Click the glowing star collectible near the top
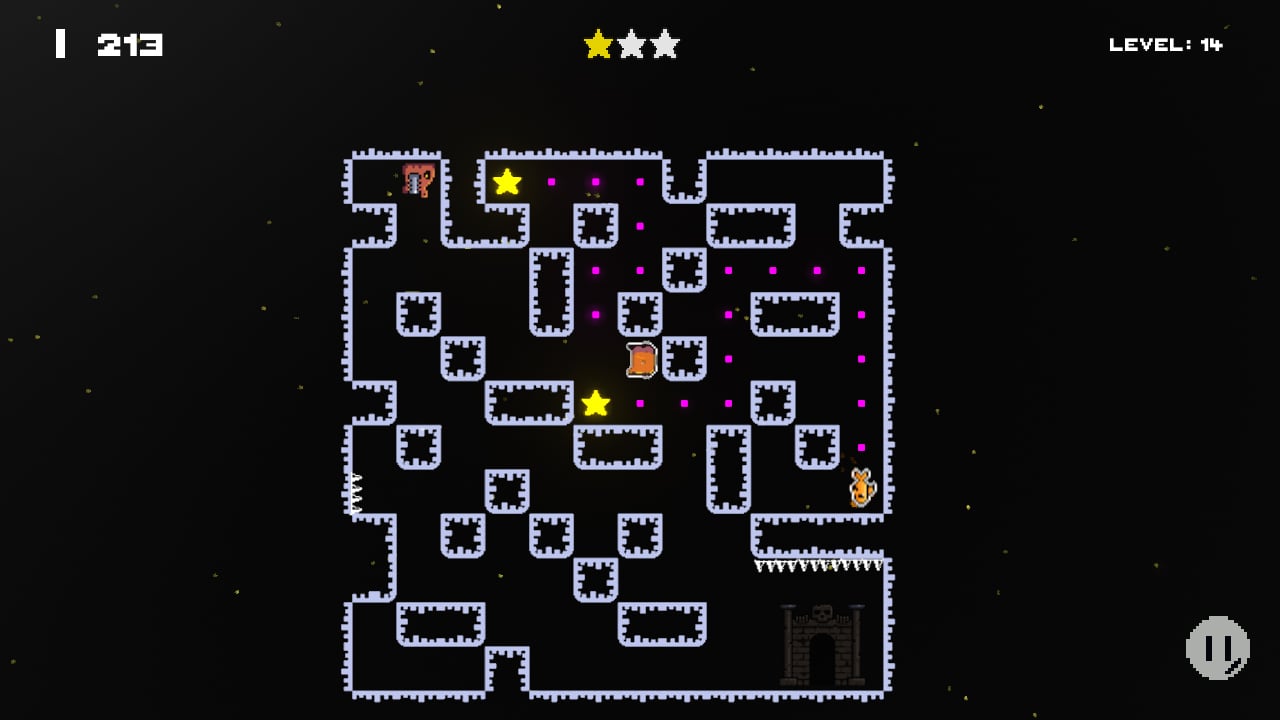Viewport: 1280px width, 720px height. [x=508, y=182]
